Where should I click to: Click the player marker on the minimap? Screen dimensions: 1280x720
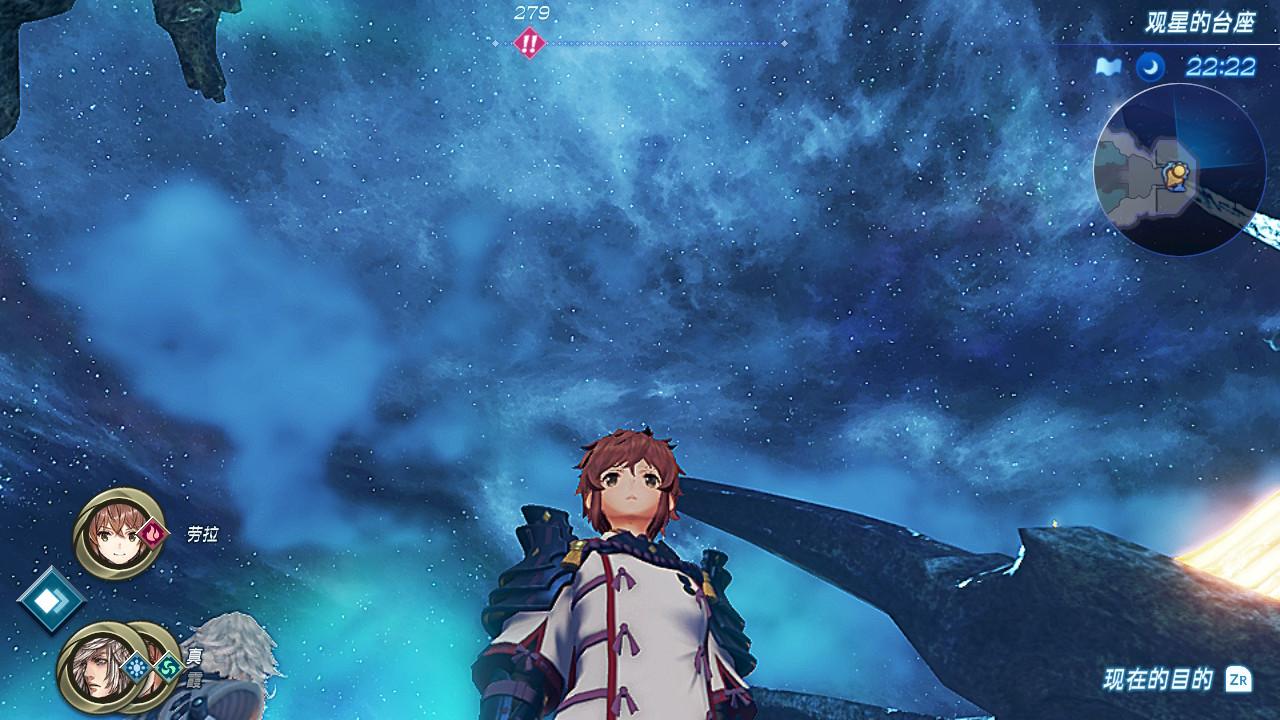tap(1177, 176)
